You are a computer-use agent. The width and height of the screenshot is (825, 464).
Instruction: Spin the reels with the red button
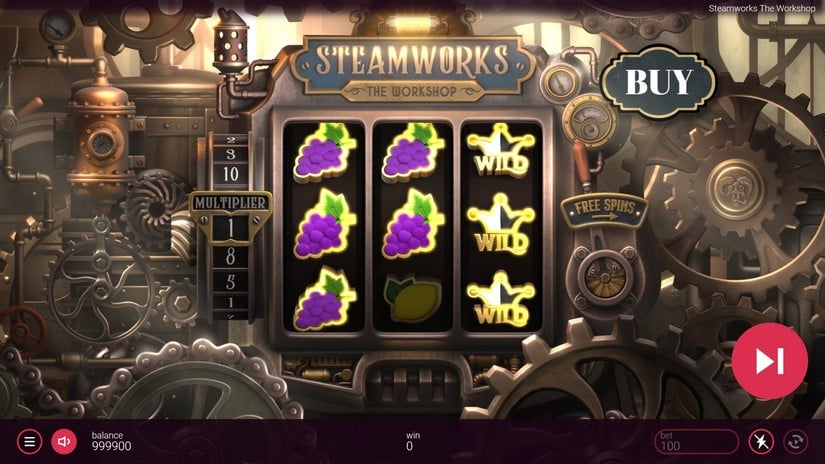point(769,361)
